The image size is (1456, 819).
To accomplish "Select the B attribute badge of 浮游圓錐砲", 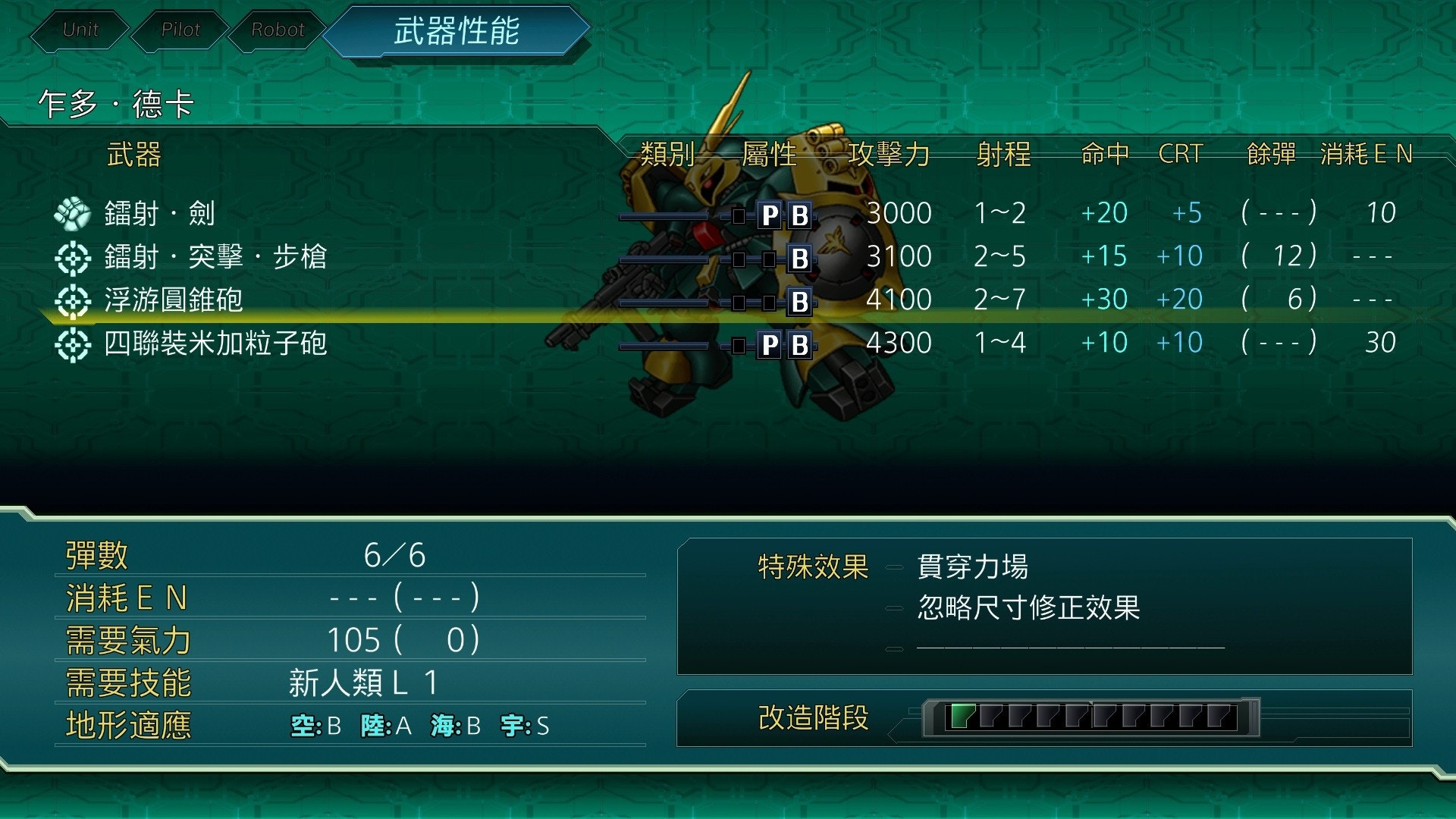I will pyautogui.click(x=798, y=300).
